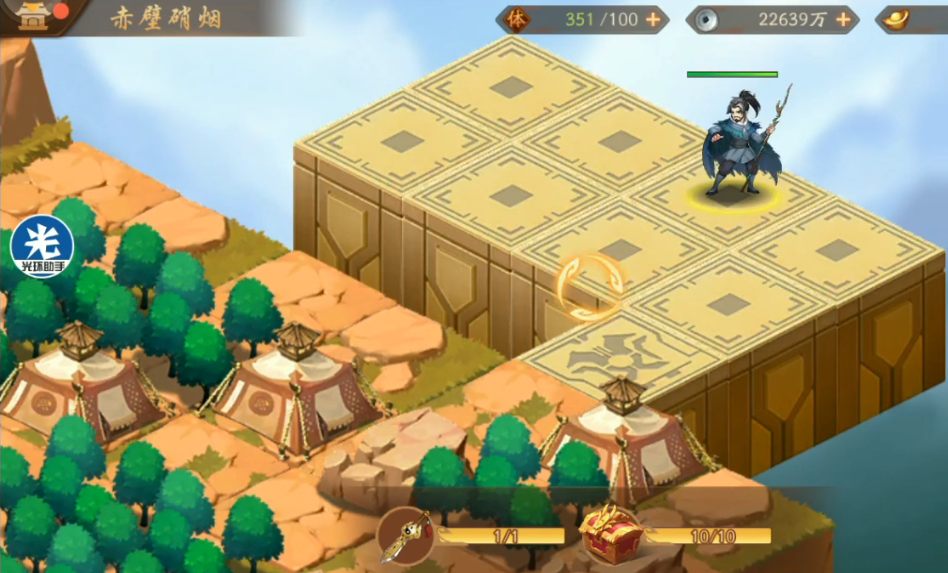Viewport: 948px width, 573px height.
Task: Add stamina with the plus button
Action: [653, 19]
